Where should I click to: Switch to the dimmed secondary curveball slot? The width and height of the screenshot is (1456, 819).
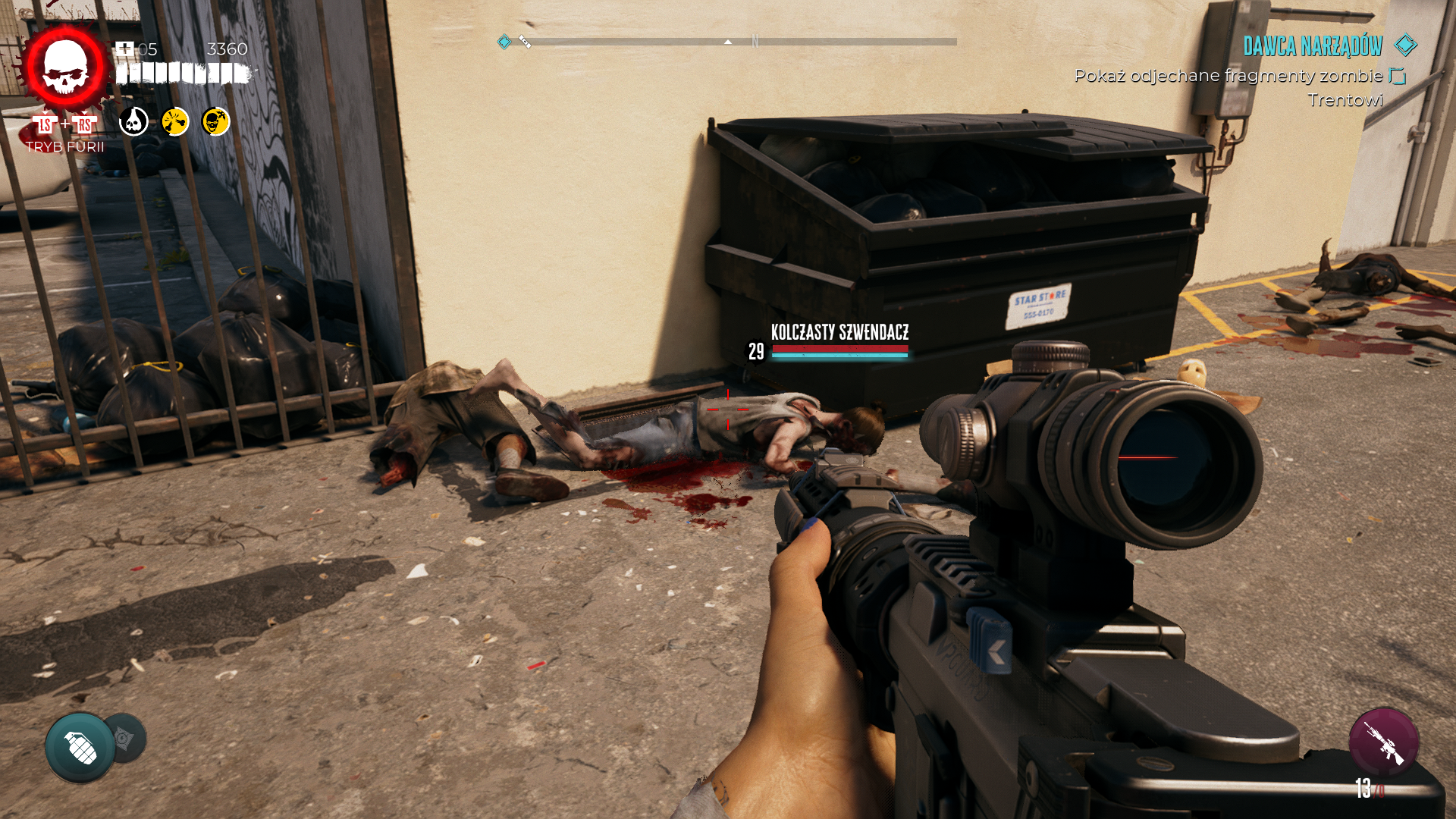(127, 737)
